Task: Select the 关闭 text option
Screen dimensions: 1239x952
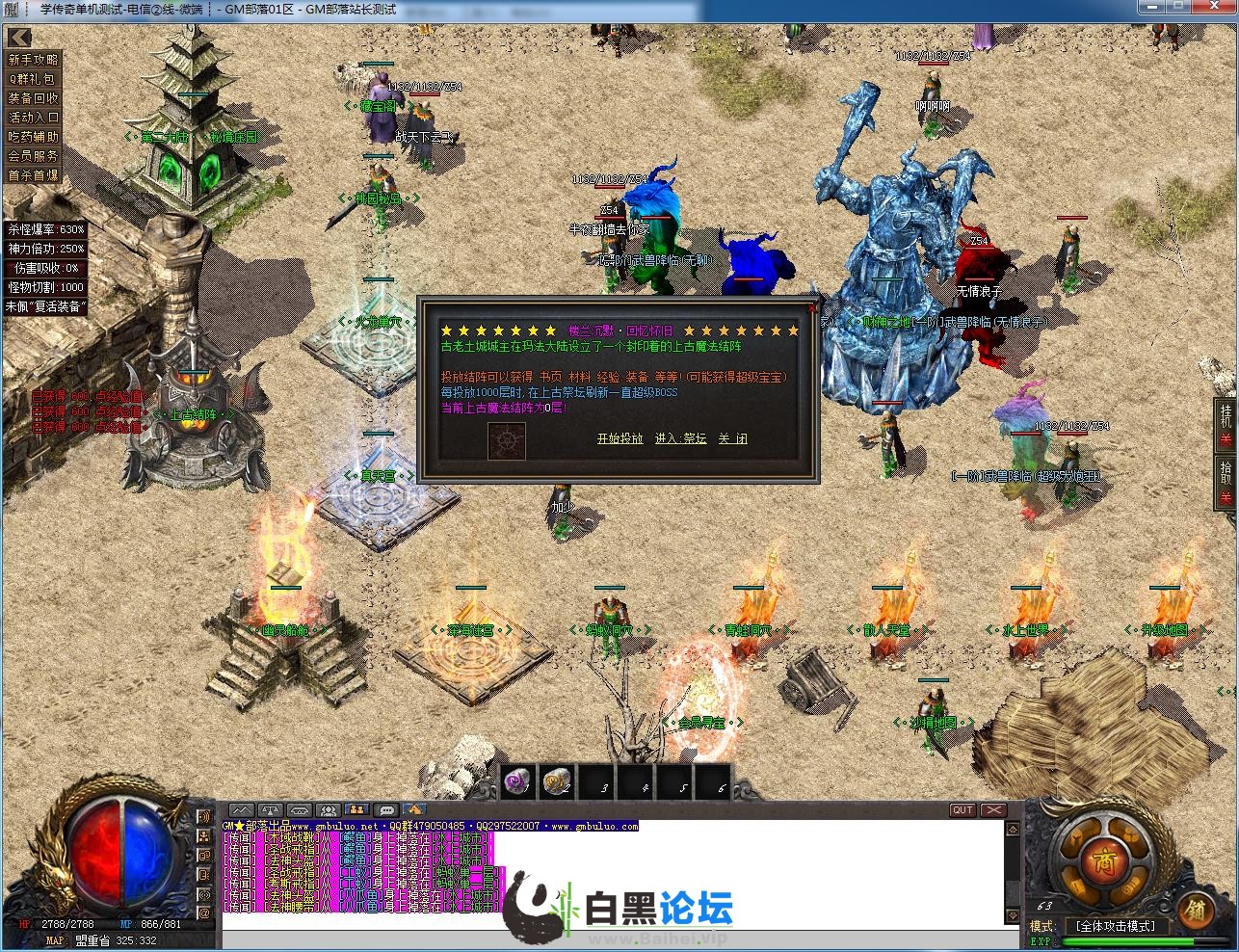Action: coord(732,438)
